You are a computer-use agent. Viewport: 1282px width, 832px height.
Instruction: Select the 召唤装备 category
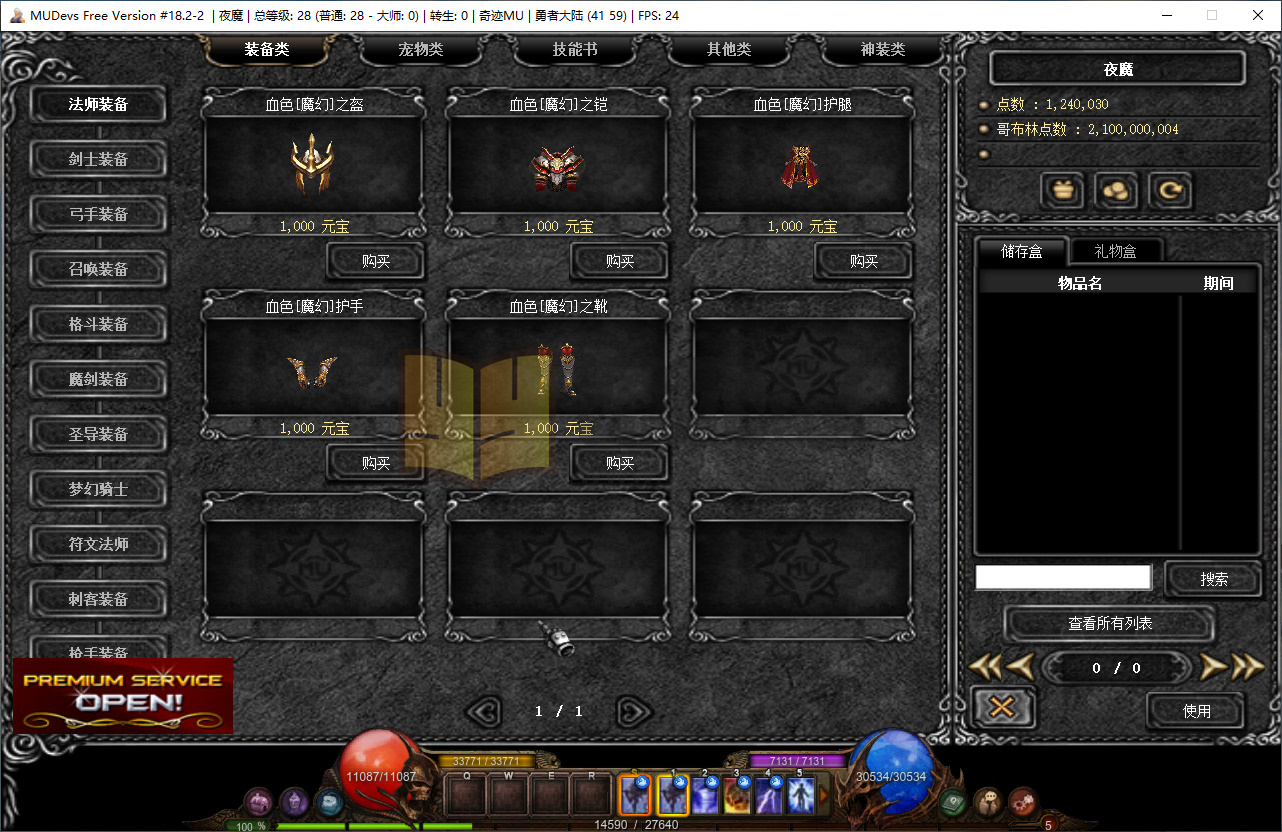98,269
